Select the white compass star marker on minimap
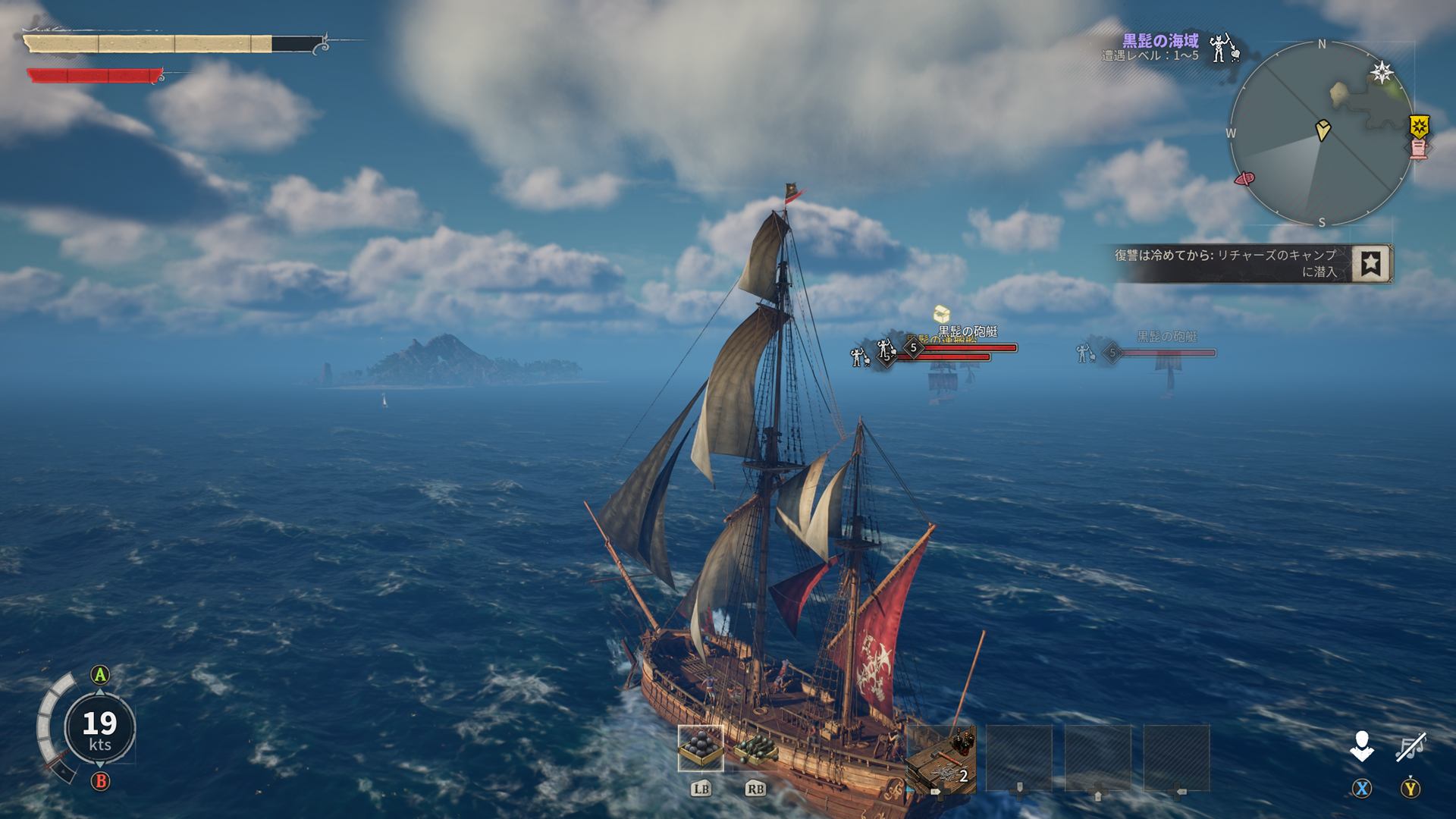 (1382, 73)
